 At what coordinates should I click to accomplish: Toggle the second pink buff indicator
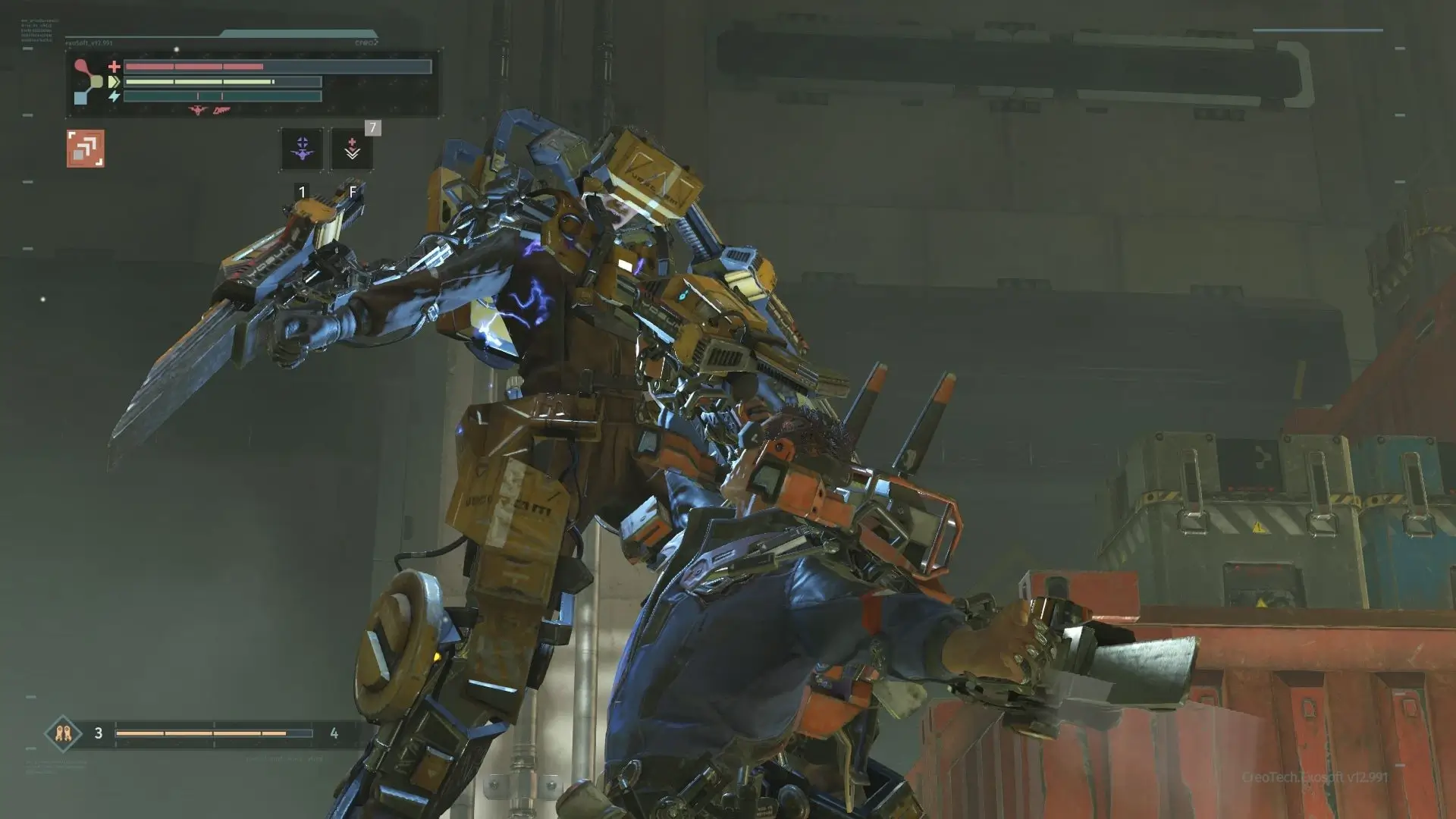tap(221, 111)
